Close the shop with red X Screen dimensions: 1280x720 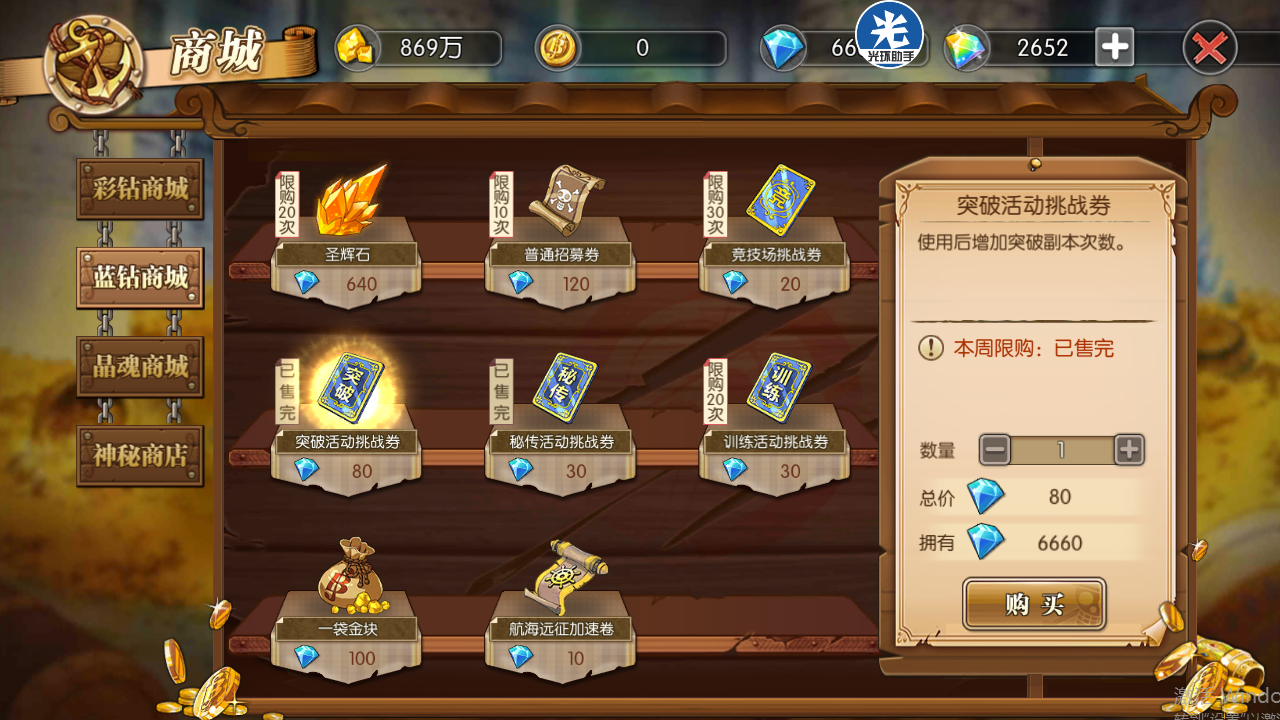(x=1210, y=48)
